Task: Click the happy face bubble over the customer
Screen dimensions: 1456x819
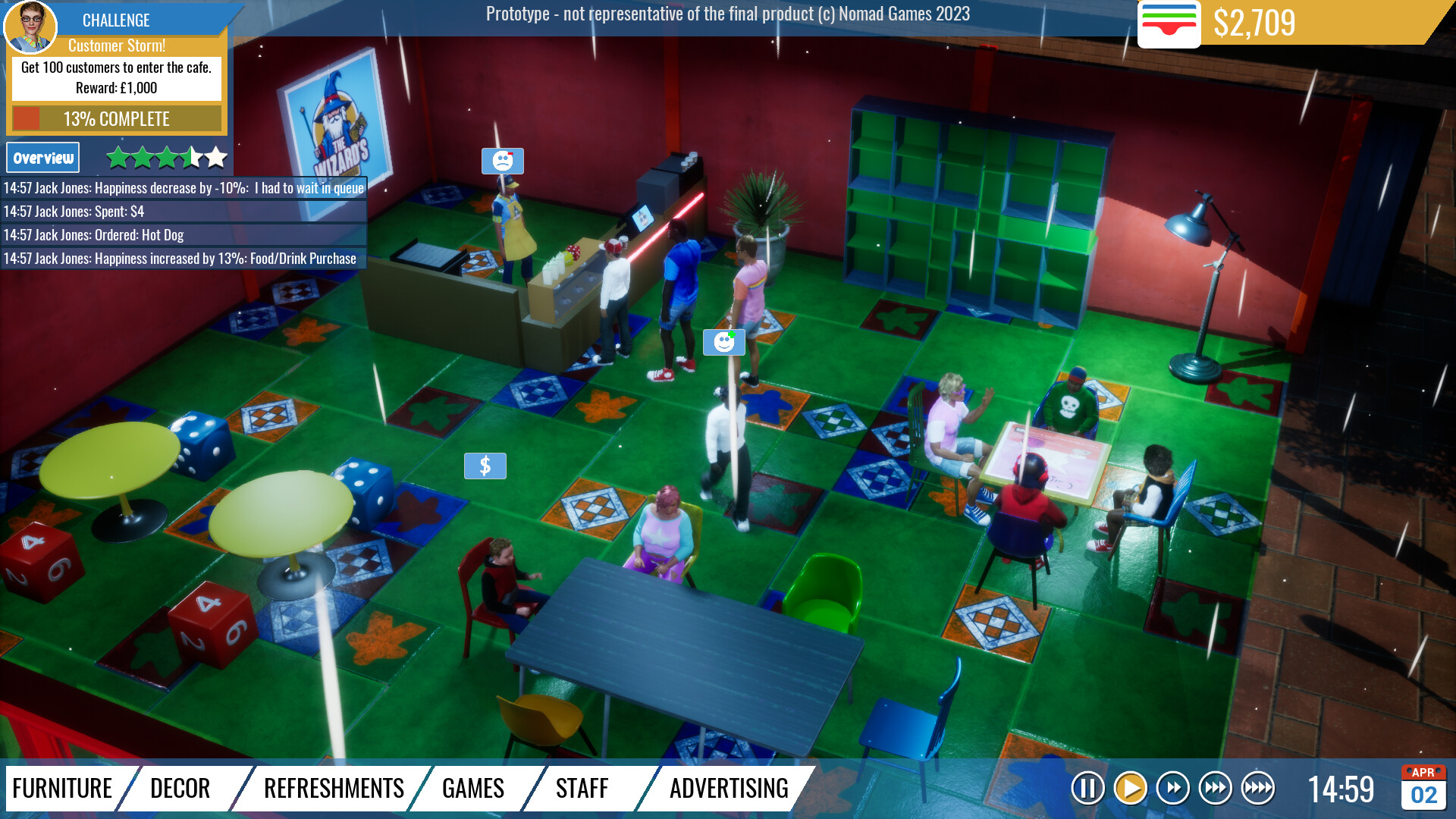Action: point(723,342)
